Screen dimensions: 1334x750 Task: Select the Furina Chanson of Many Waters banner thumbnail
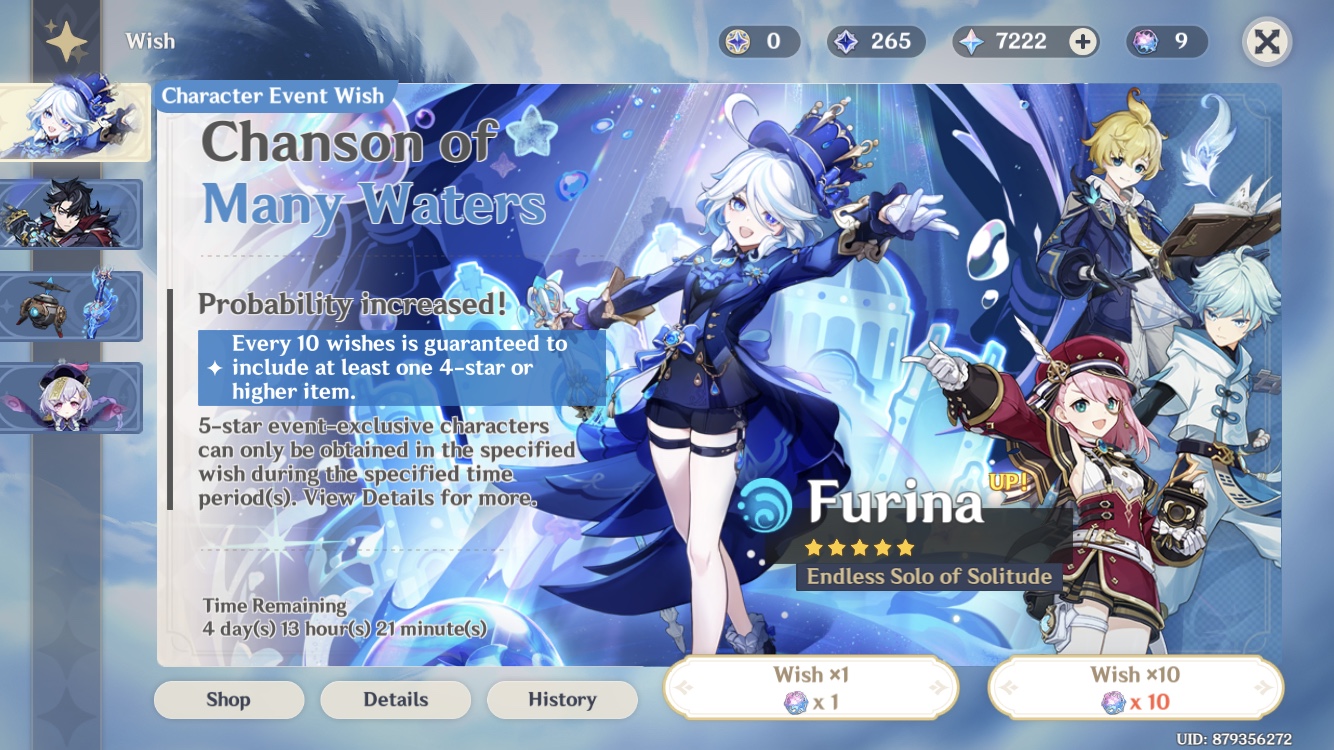coord(71,120)
